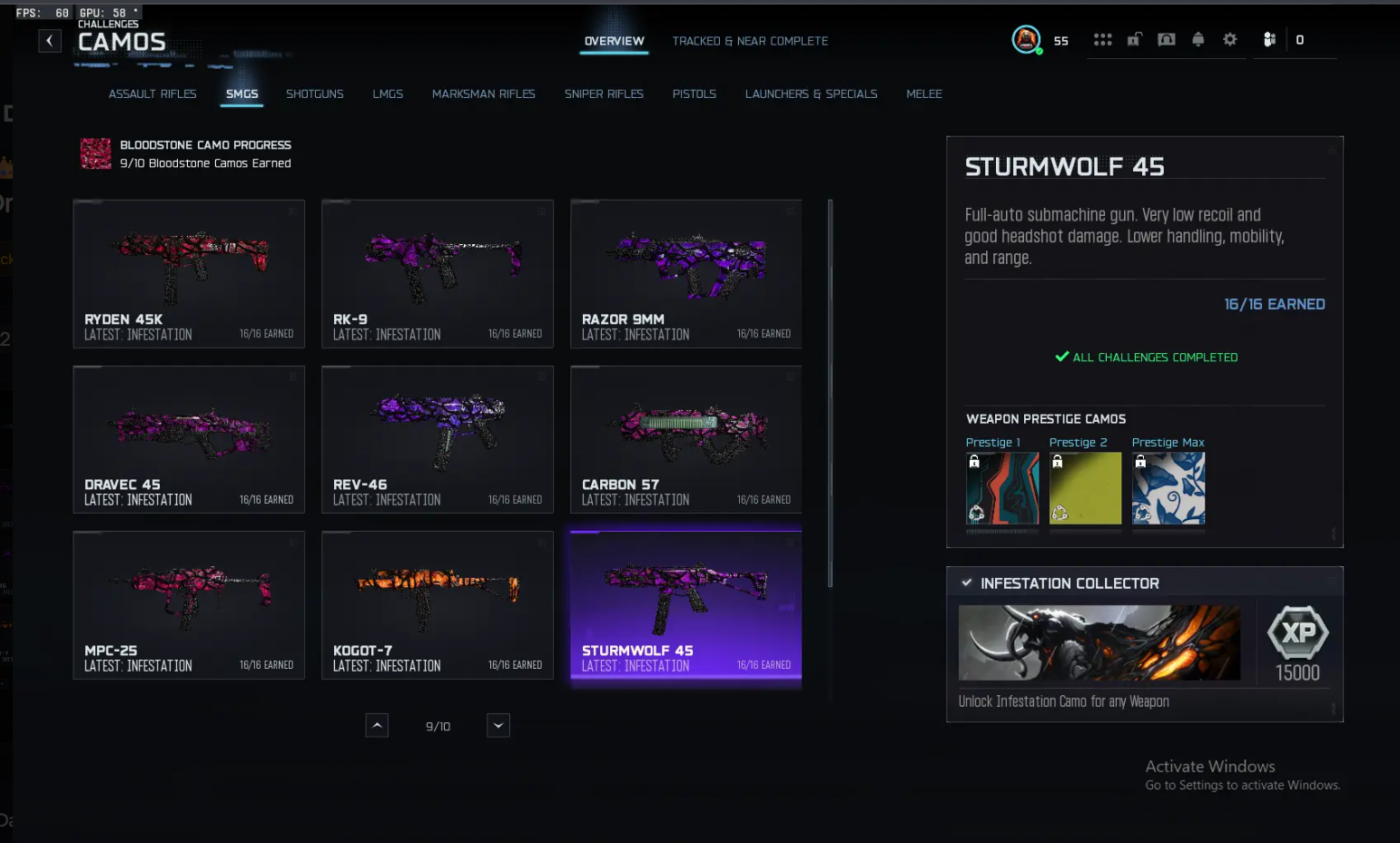This screenshot has height=843, width=1400.
Task: Click the store icon beside COD points
Action: pyautogui.click(x=1268, y=40)
